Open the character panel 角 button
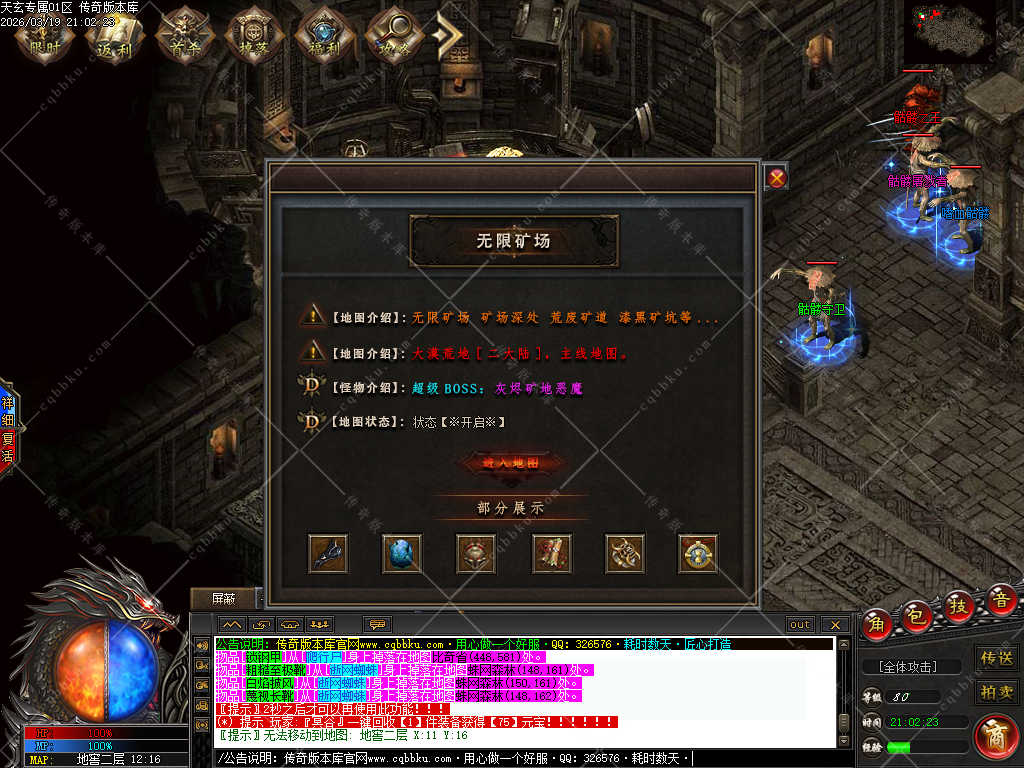This screenshot has width=1024, height=768. coord(878,623)
